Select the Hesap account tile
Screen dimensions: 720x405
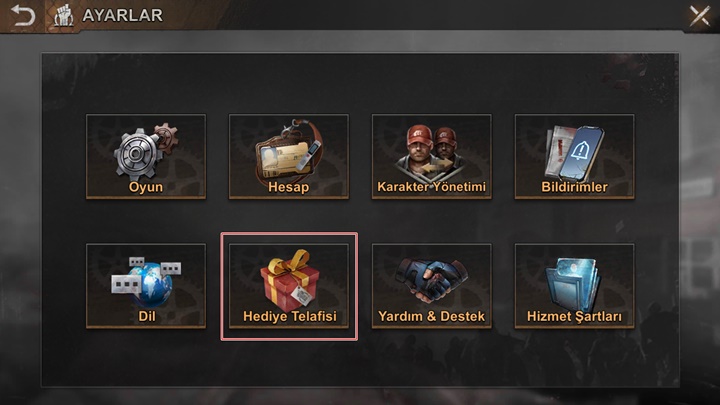289,157
